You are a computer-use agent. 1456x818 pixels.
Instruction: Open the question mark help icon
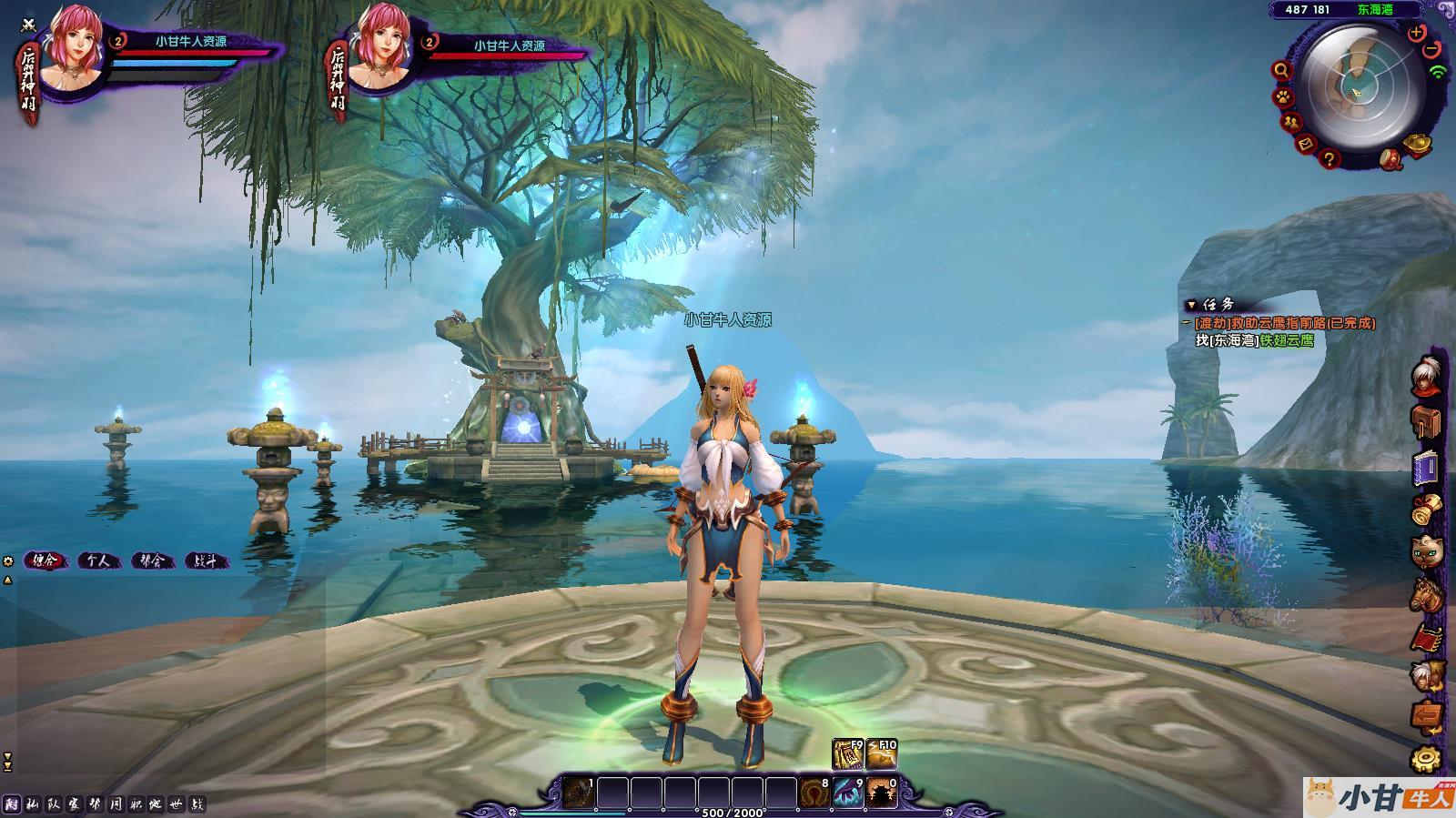pos(1330,159)
